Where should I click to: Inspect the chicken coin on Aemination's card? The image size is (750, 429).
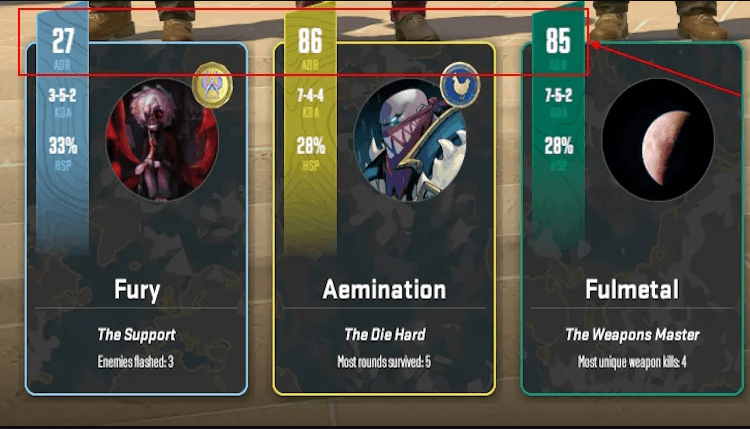460,84
